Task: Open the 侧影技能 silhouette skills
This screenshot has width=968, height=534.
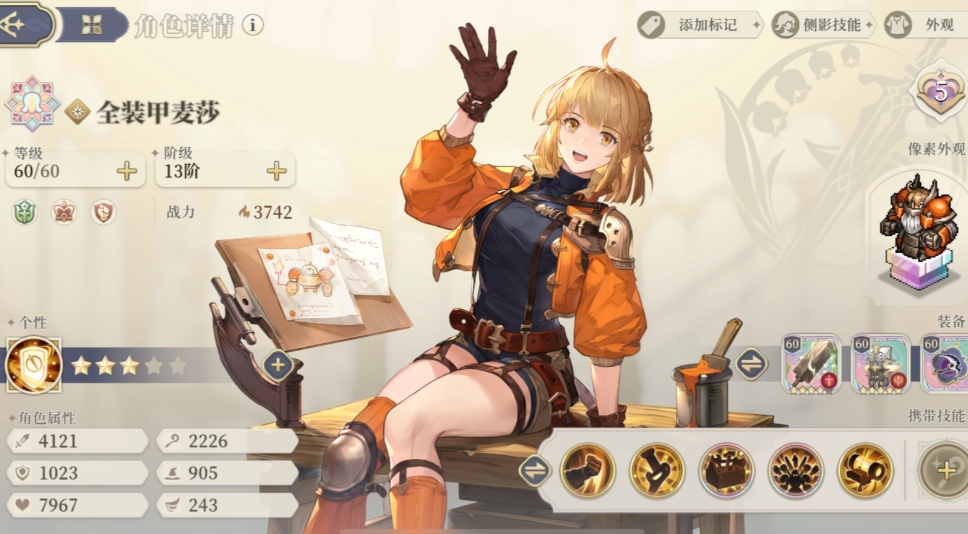Action: [x=822, y=24]
